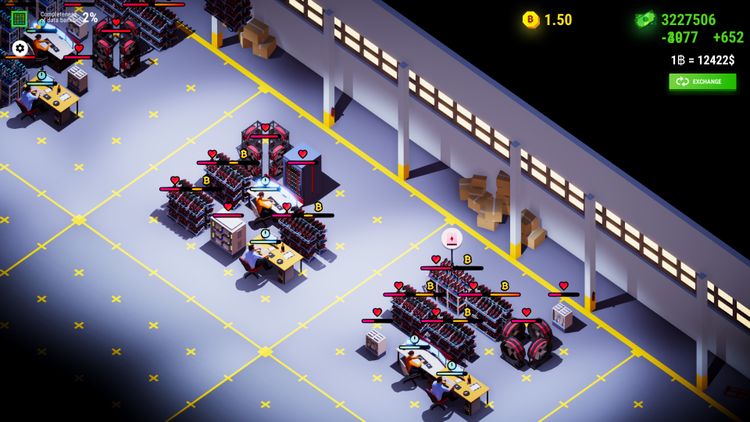Click the green Exchange button
This screenshot has width=750, height=422.
(x=702, y=81)
